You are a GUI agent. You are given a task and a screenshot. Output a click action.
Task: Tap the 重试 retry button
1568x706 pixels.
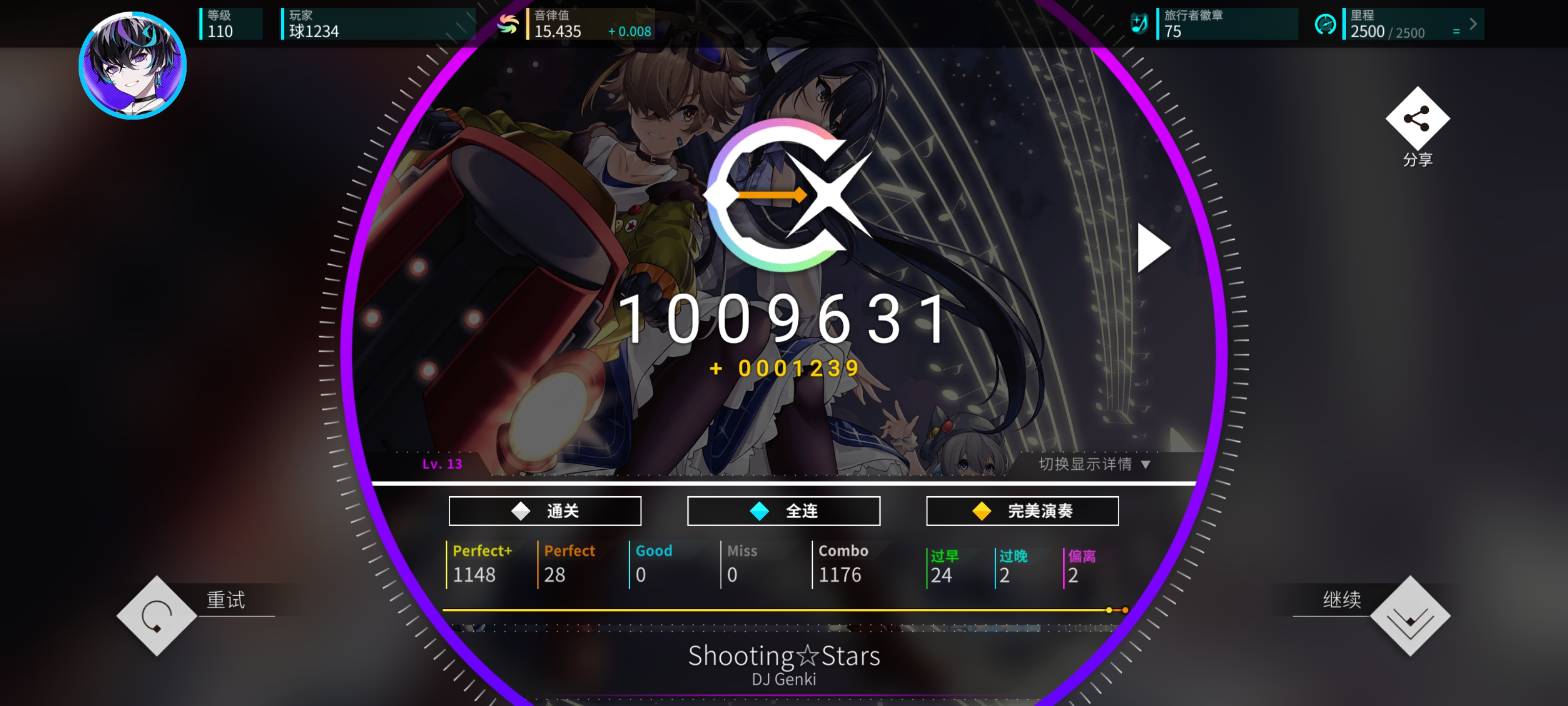pos(157,616)
